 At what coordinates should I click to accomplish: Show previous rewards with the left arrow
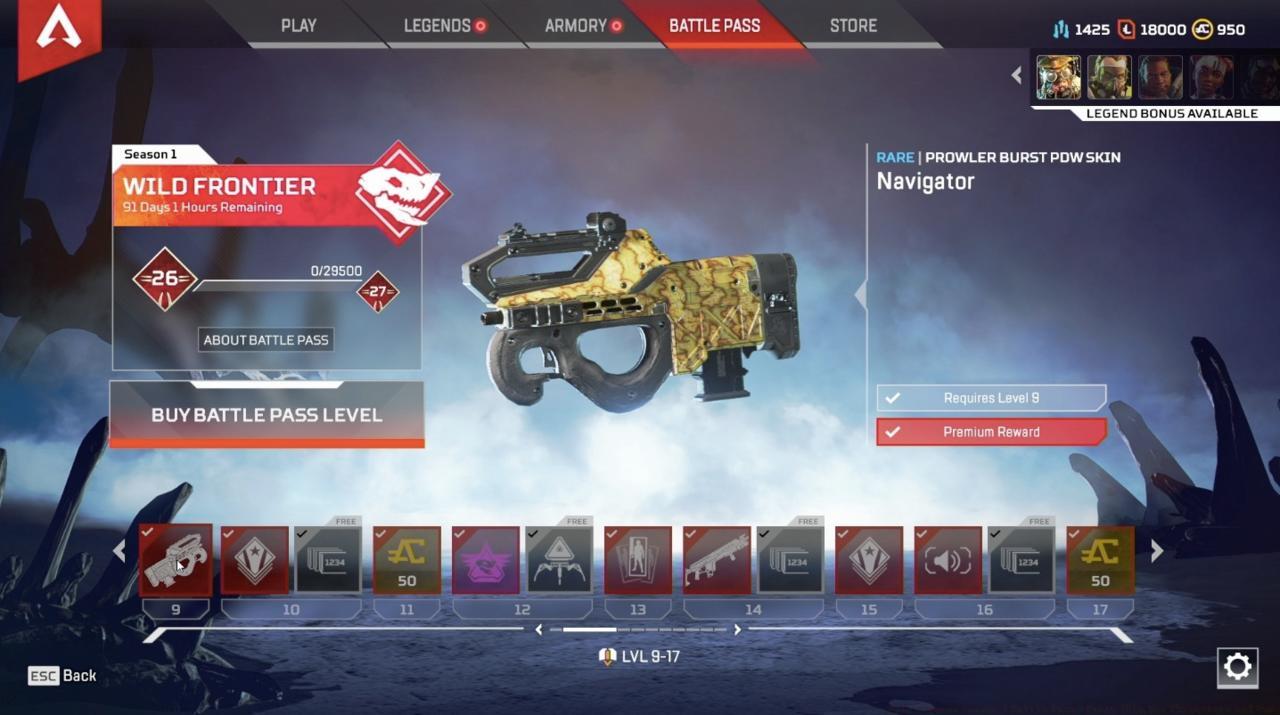tap(120, 551)
